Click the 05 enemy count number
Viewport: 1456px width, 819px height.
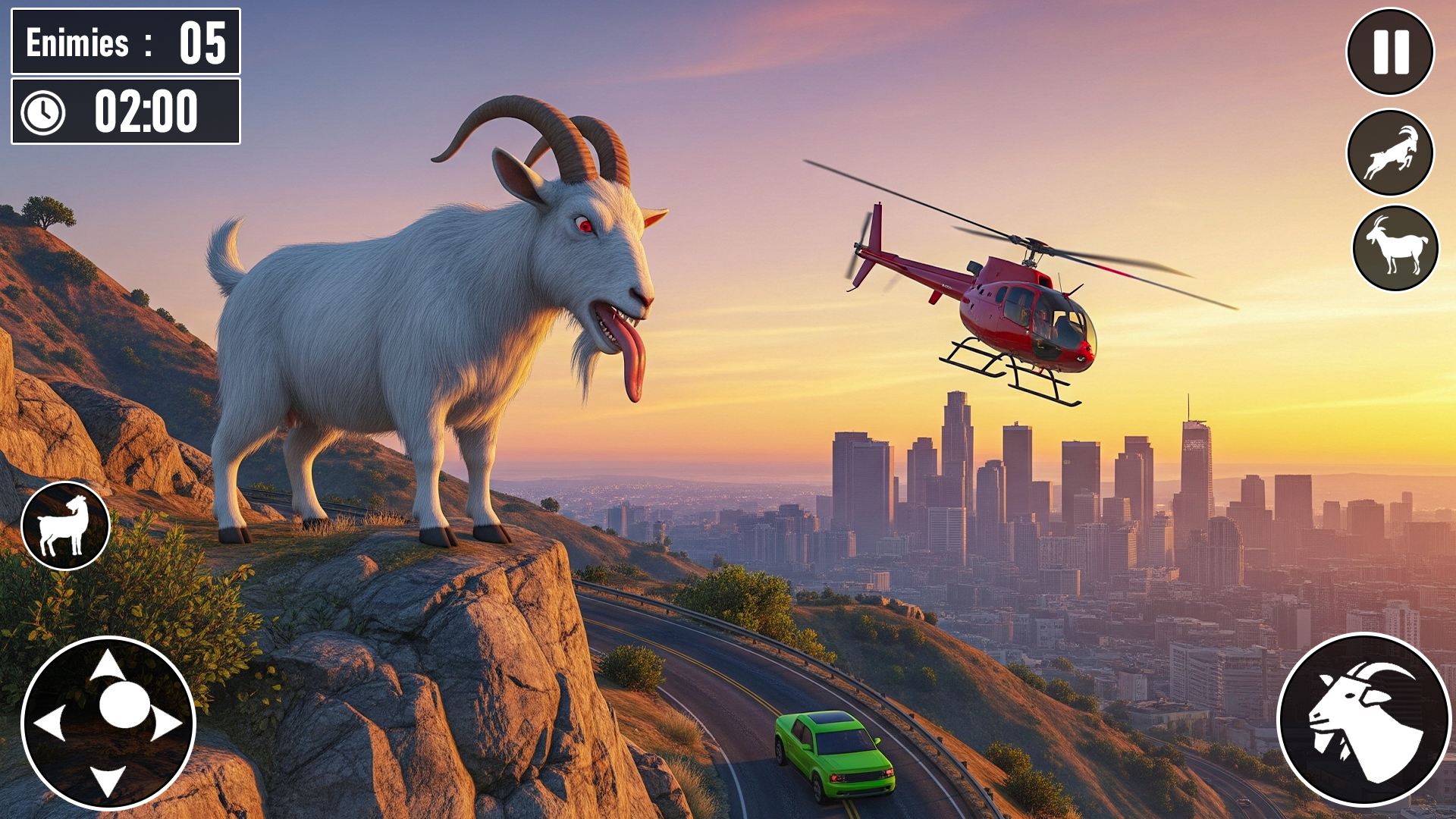pyautogui.click(x=203, y=43)
